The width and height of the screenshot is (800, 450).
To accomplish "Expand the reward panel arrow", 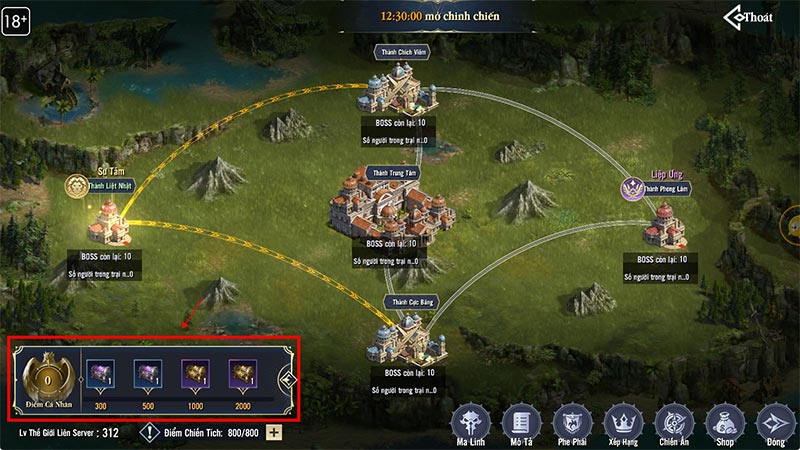I will [285, 380].
